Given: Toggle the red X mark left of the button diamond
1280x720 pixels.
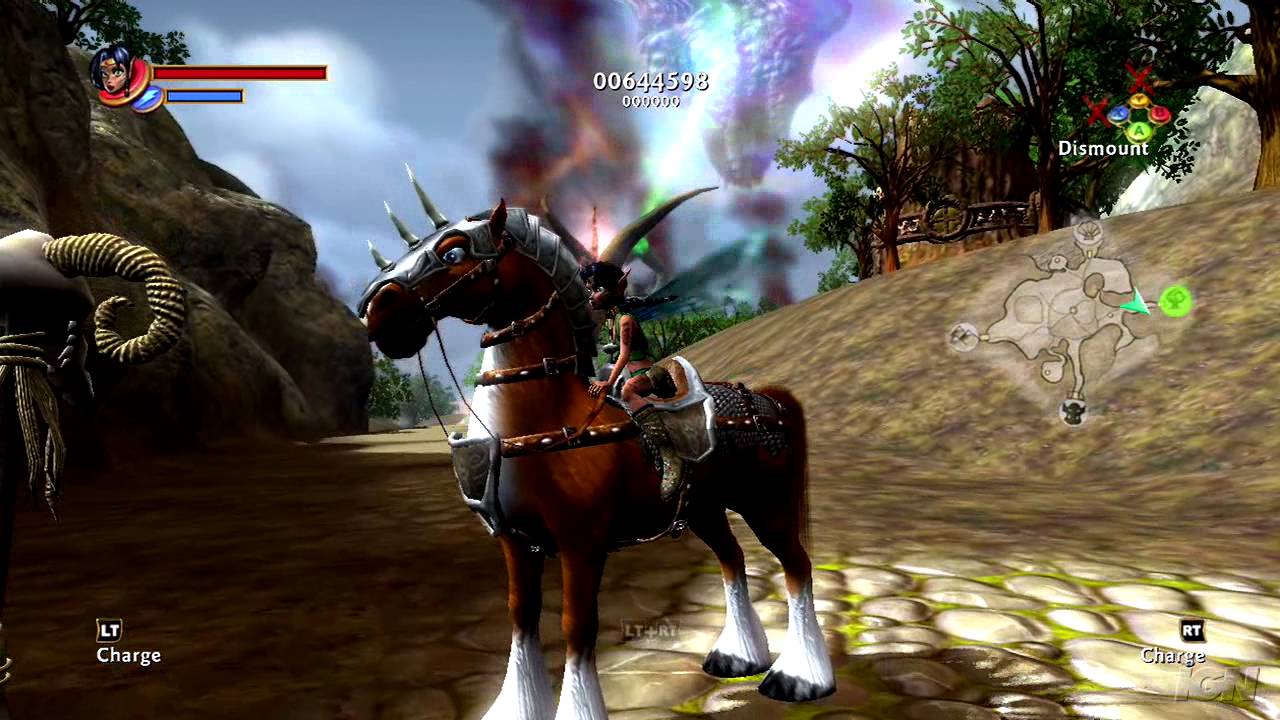Looking at the screenshot, I should coord(1096,112).
